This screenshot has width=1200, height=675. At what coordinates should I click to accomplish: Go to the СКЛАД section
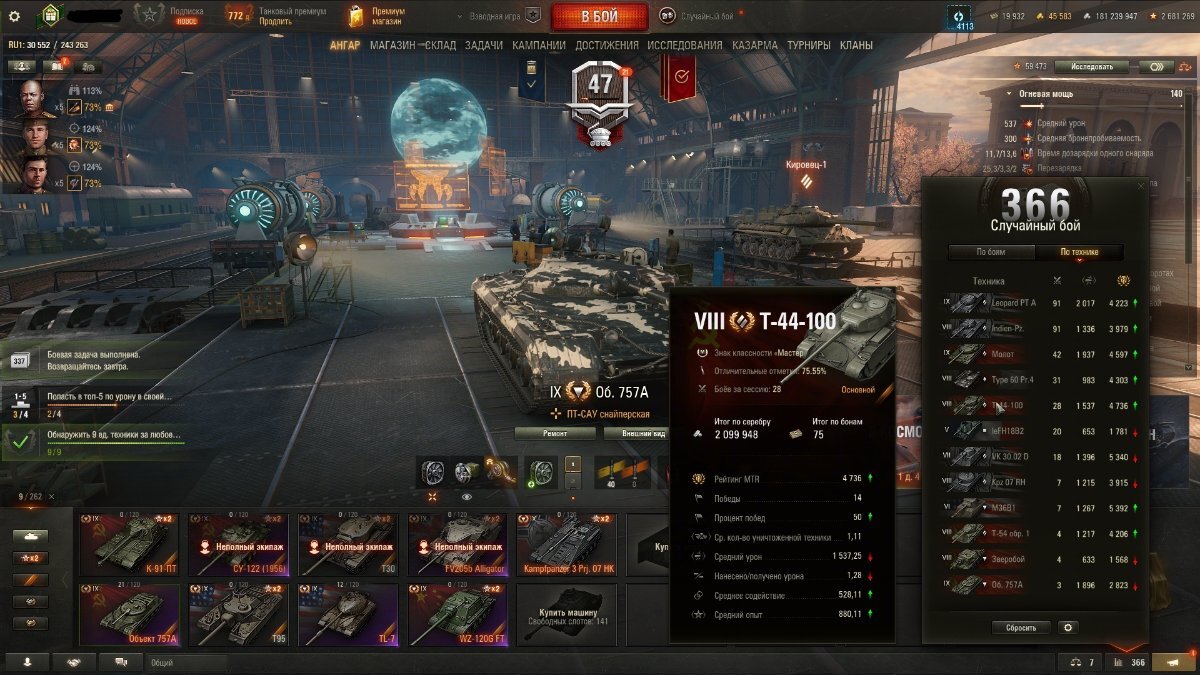point(440,45)
